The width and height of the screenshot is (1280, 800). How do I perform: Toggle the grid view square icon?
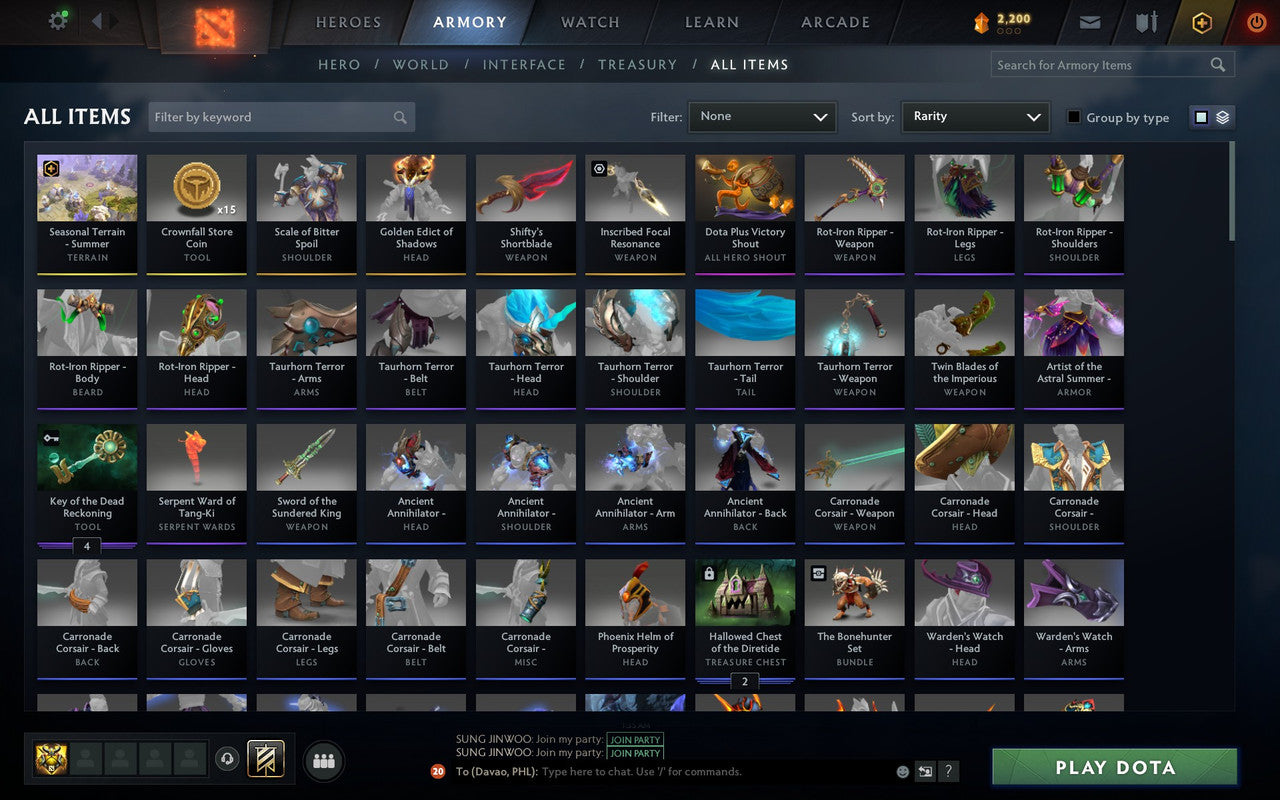[x=1200, y=117]
